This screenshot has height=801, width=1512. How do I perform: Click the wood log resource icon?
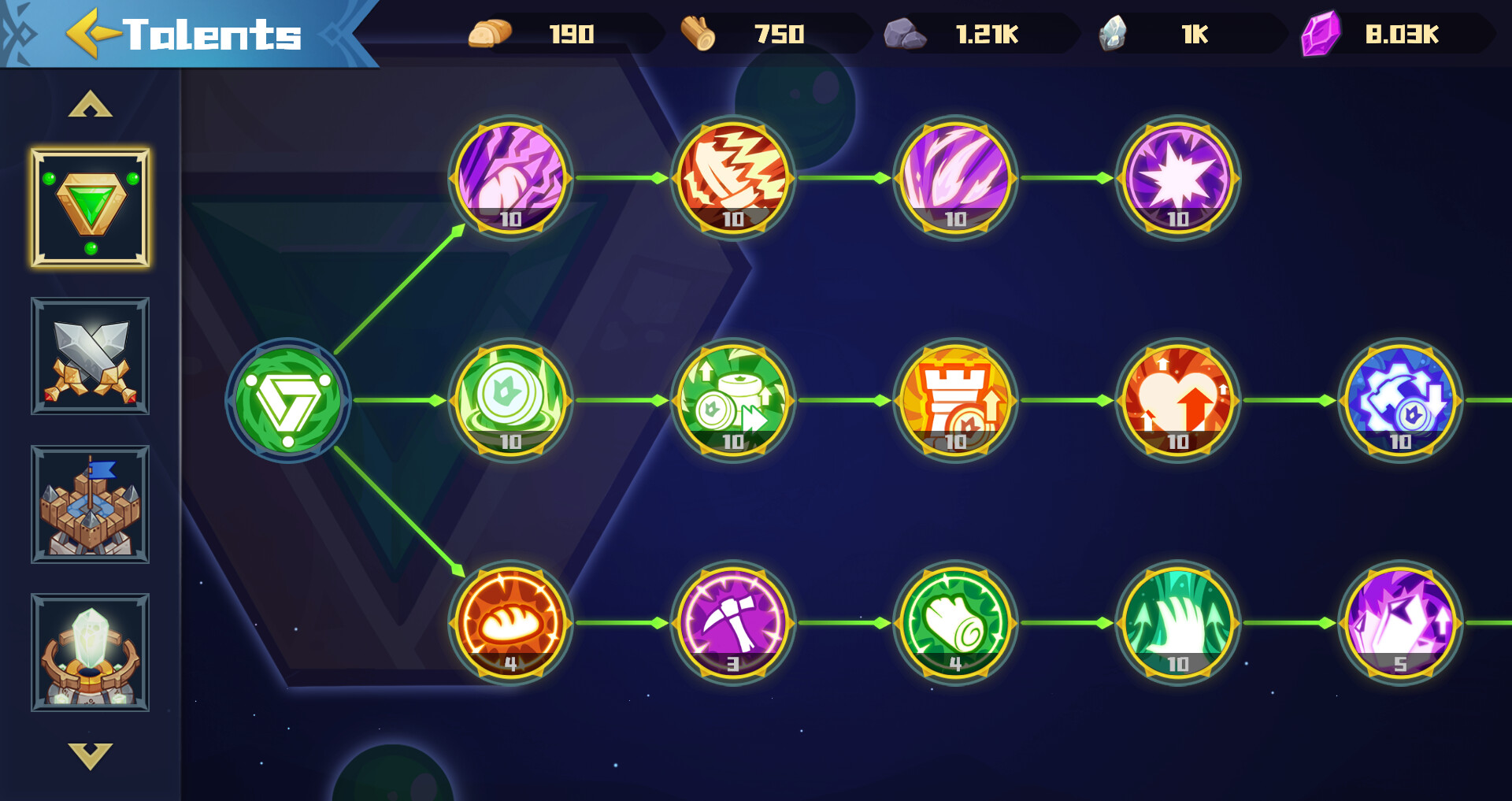(697, 33)
